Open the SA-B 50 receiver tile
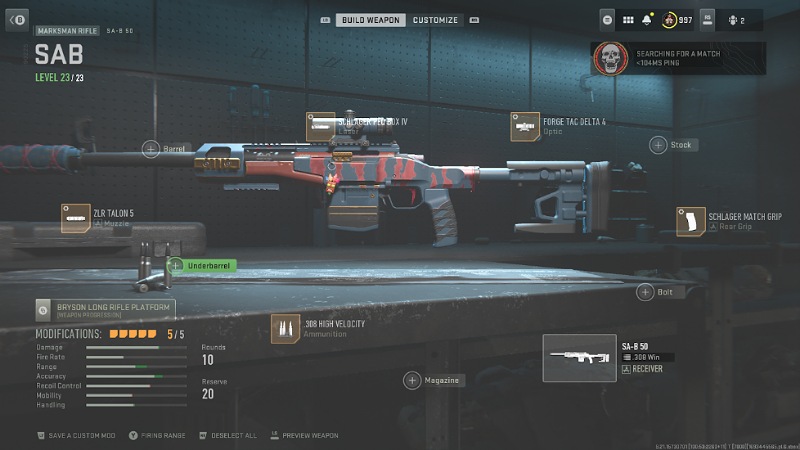This screenshot has height=450, width=800. [x=580, y=358]
